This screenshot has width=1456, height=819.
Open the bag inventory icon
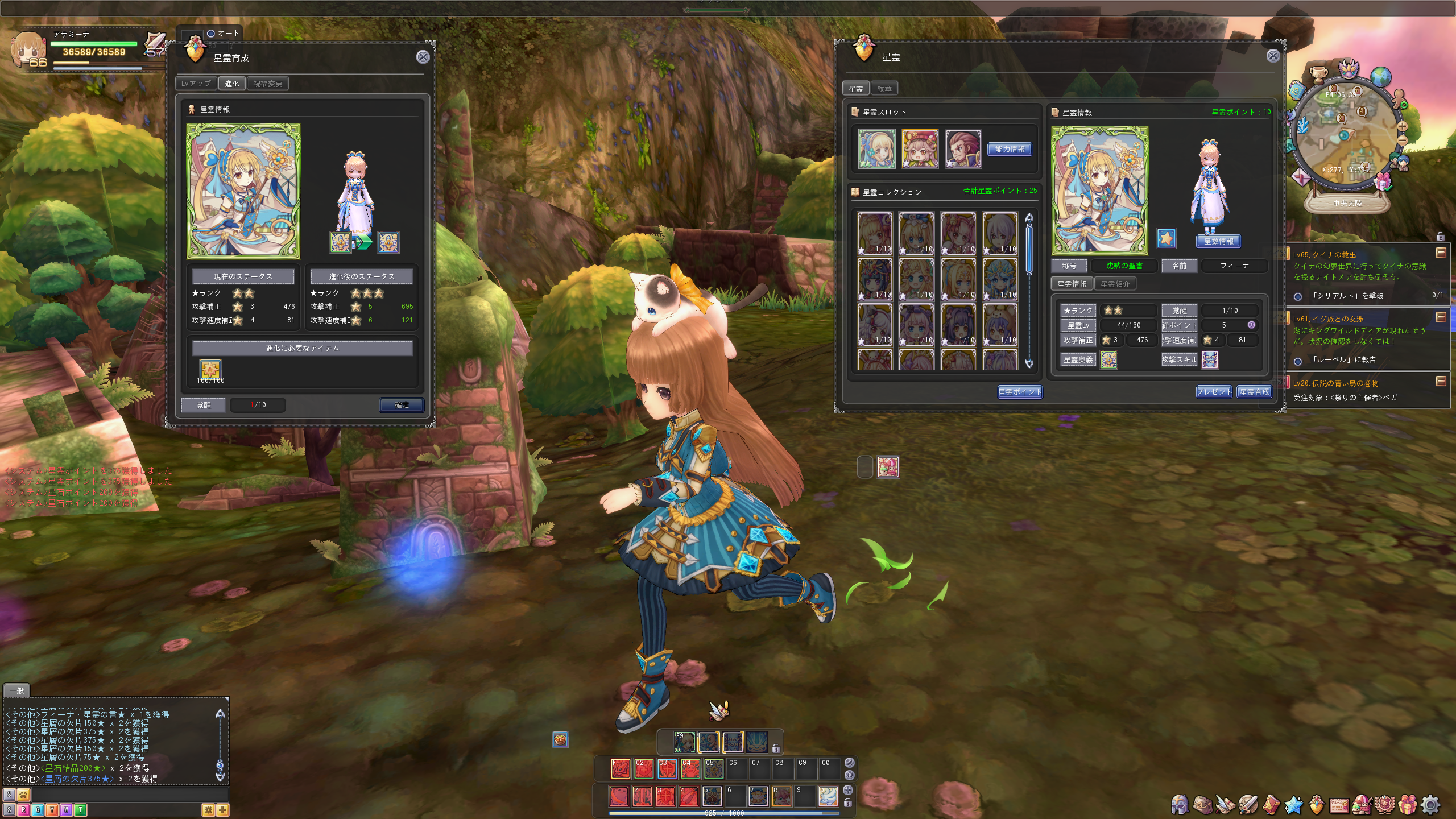click(1202, 805)
